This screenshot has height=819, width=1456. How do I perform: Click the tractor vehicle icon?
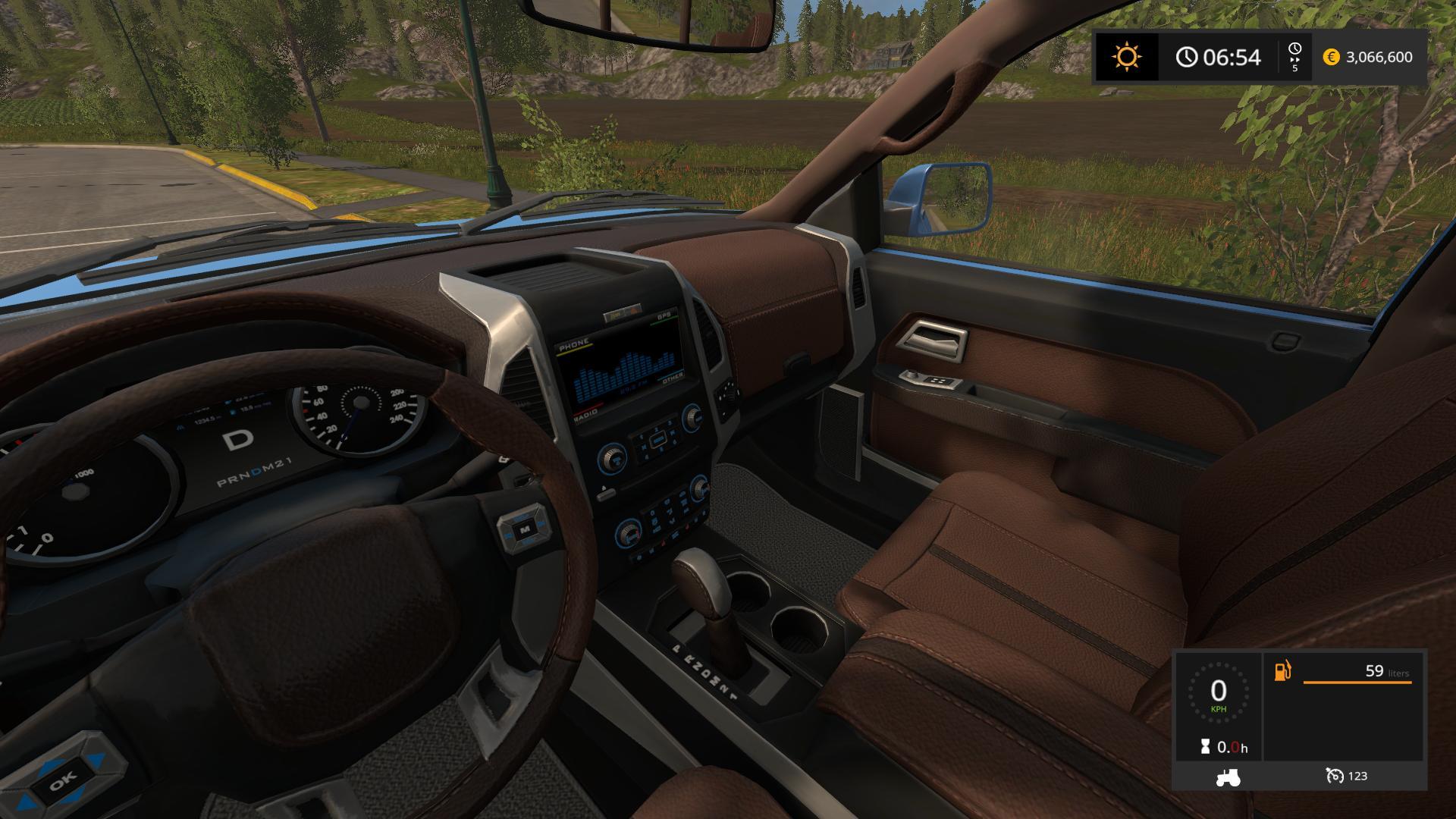tap(1227, 777)
